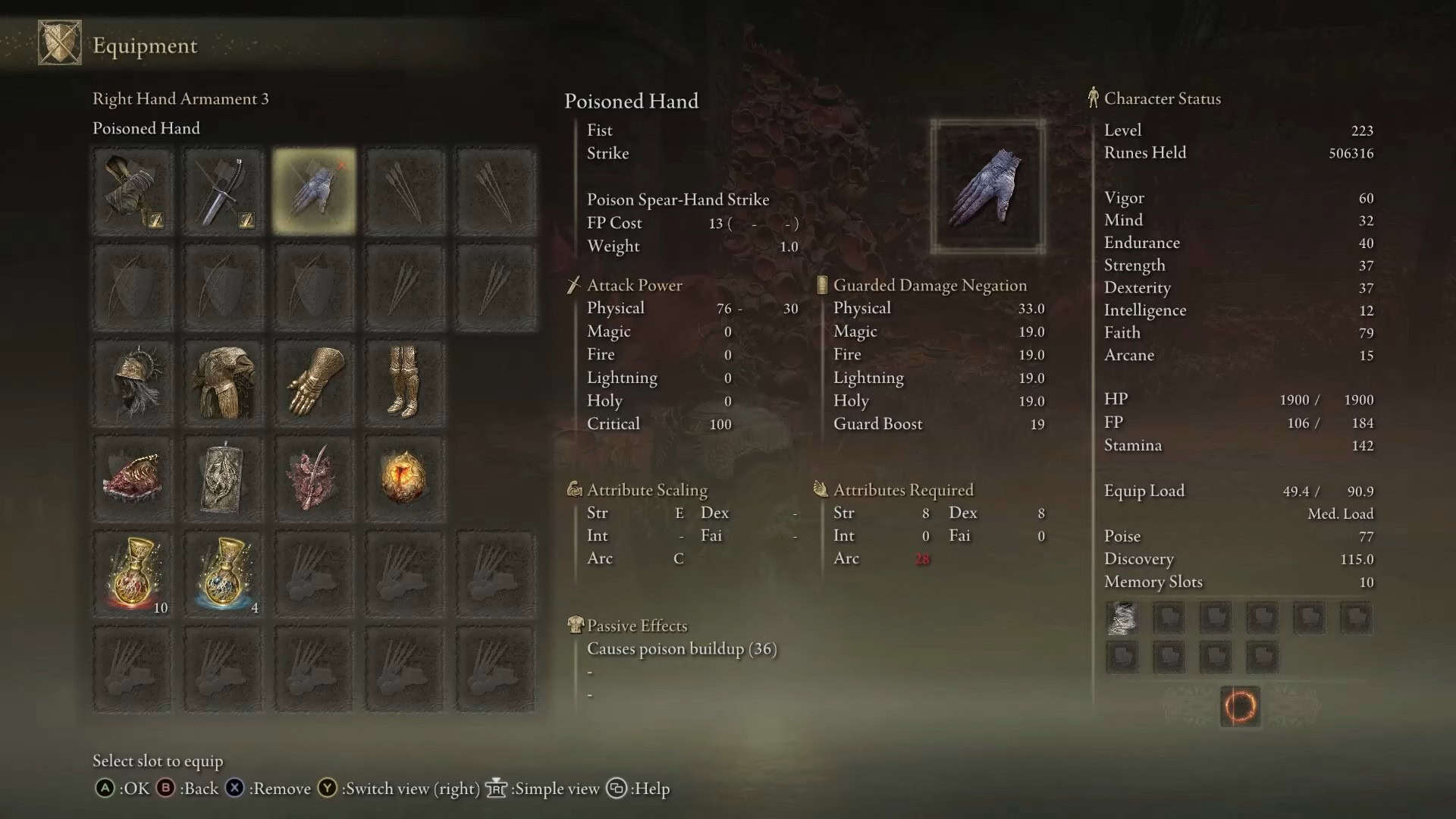This screenshot has width=1456, height=819.
Task: Select the Flask of Crimson Tears slot
Action: point(133,574)
